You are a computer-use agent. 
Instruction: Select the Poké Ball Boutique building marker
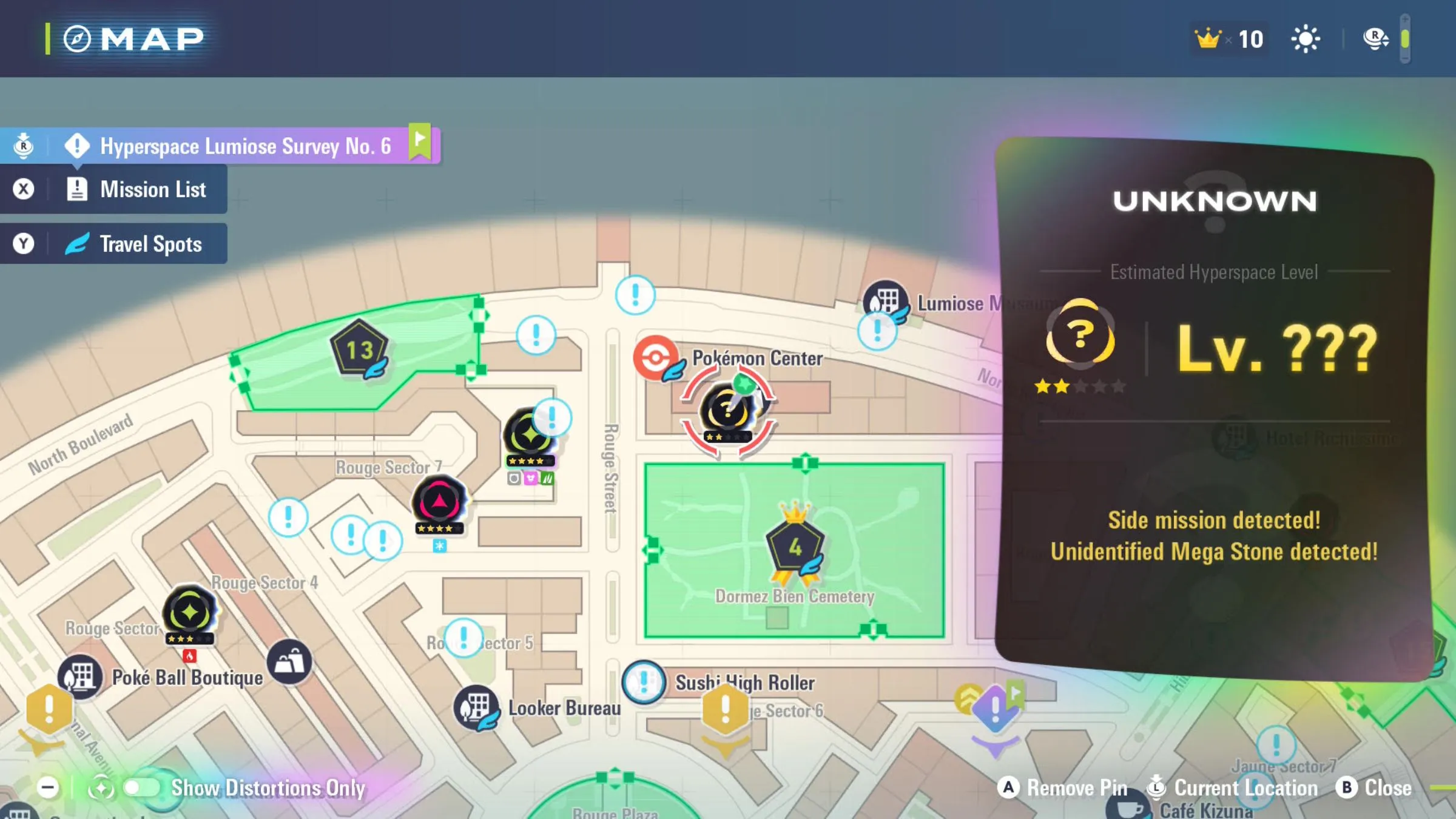[x=80, y=676]
